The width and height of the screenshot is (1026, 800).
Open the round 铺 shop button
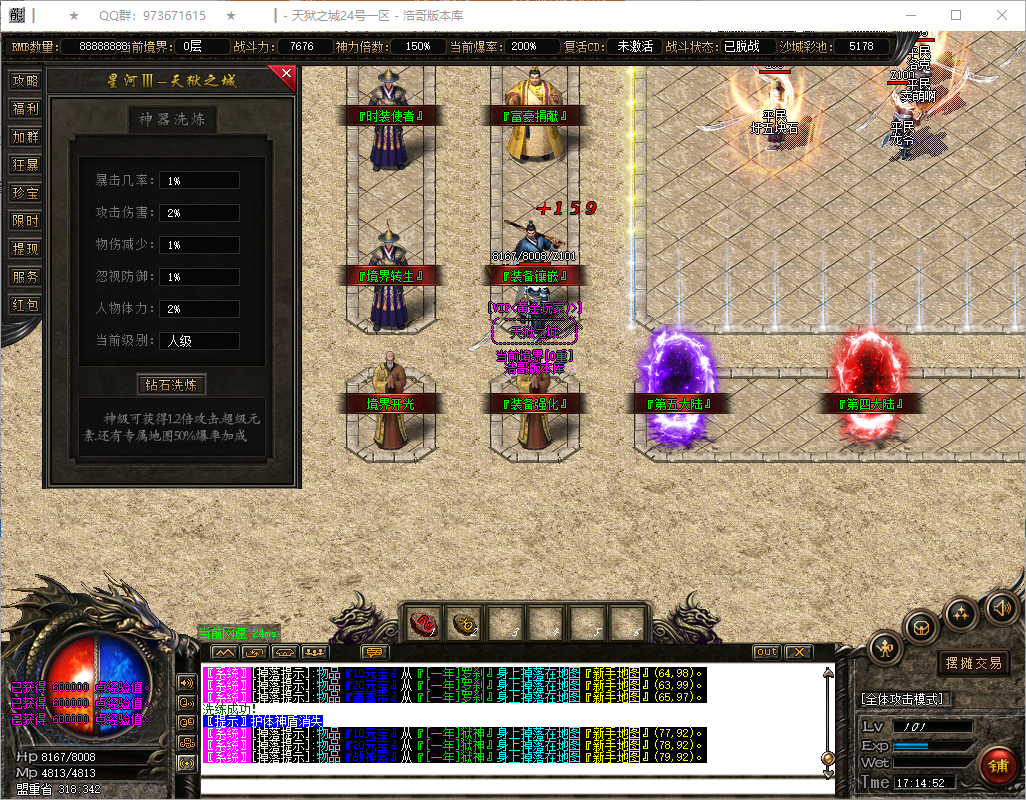click(x=997, y=766)
